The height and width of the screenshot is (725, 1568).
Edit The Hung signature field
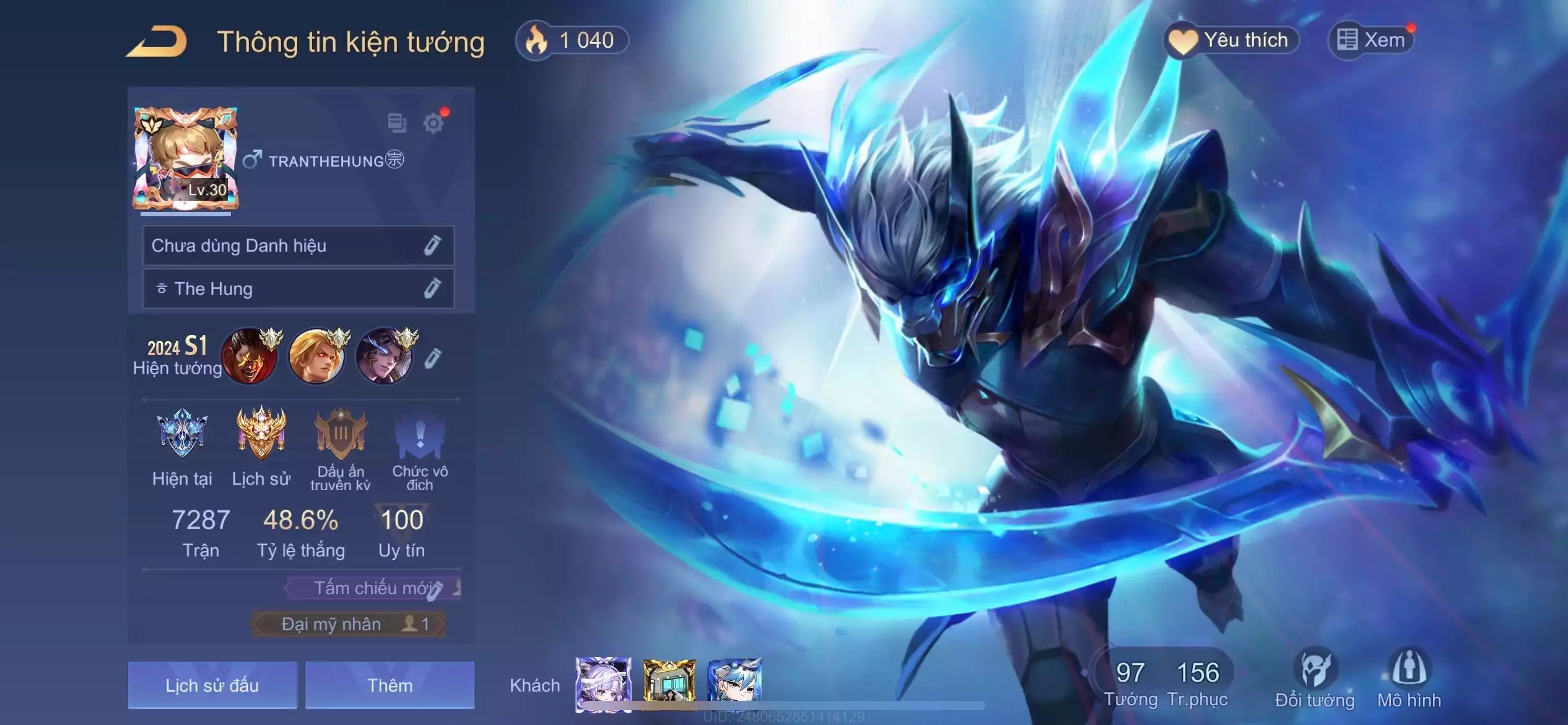point(432,288)
